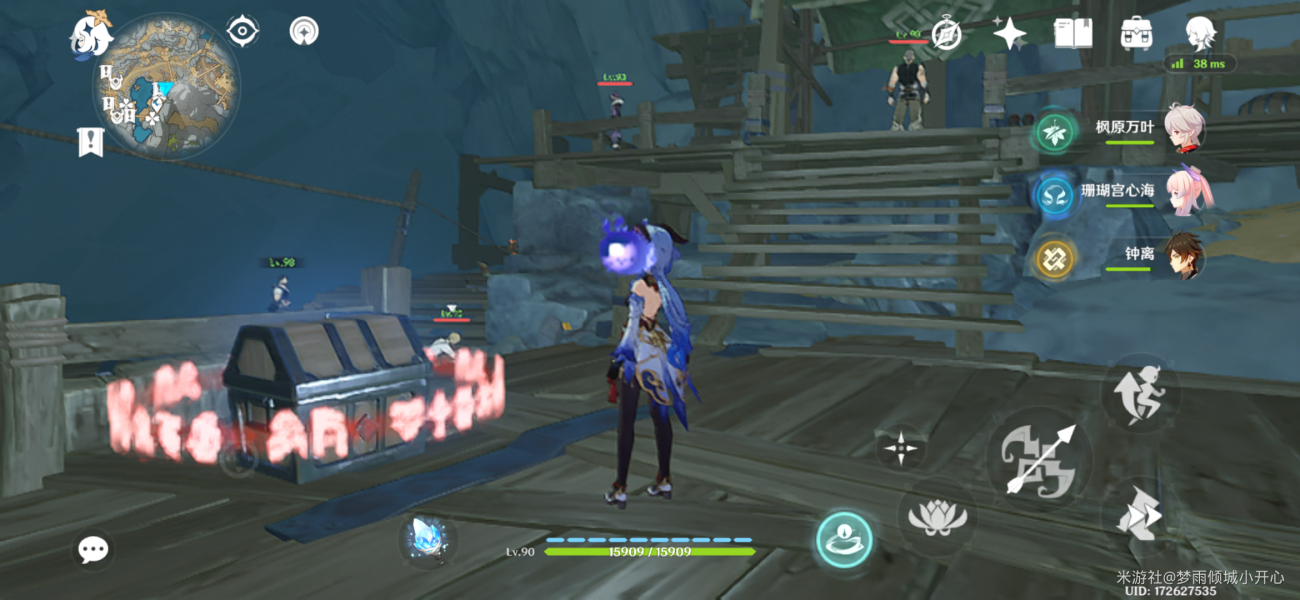
Task: Activate the elemental burst button
Action: (x=844, y=539)
